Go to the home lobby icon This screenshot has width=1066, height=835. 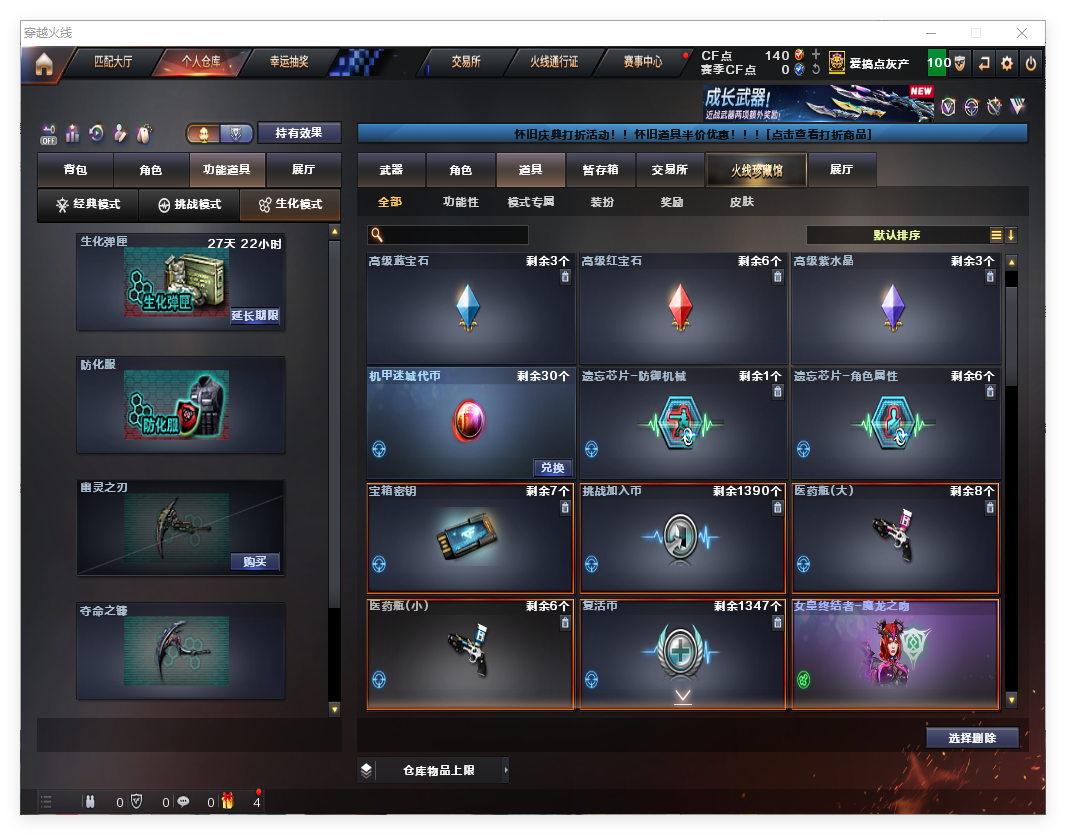[43, 64]
